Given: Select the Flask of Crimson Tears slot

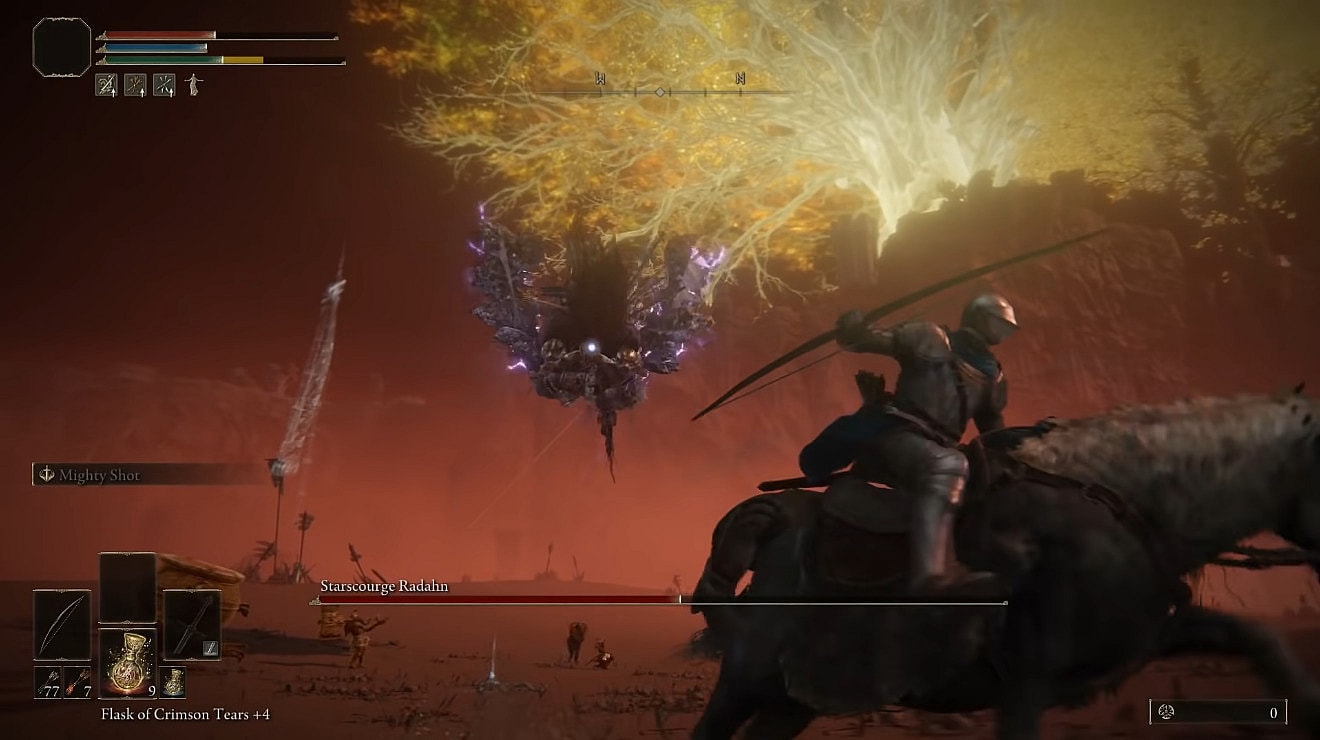Looking at the screenshot, I should [127, 663].
